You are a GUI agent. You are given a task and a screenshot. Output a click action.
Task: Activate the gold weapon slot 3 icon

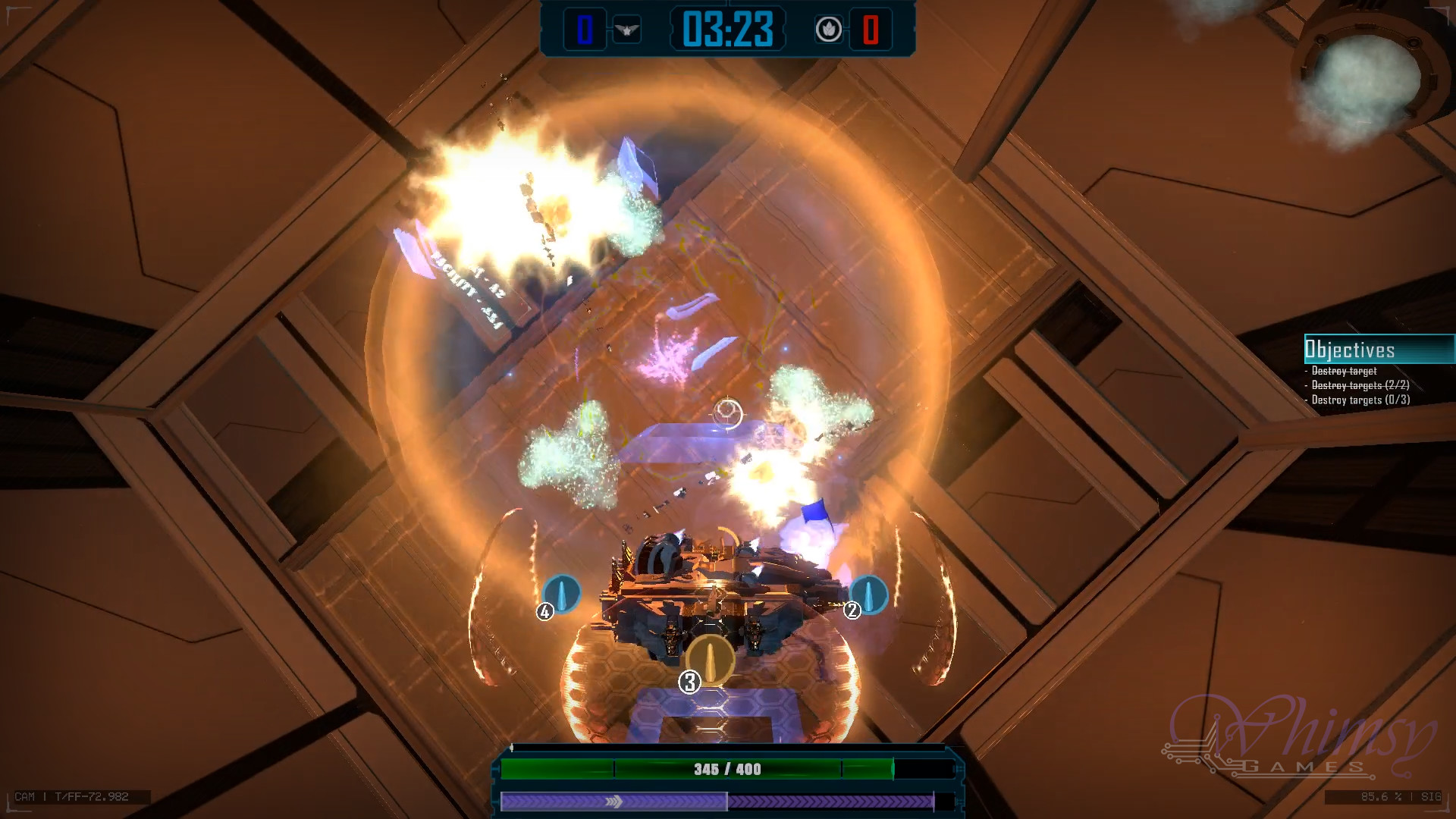711,657
